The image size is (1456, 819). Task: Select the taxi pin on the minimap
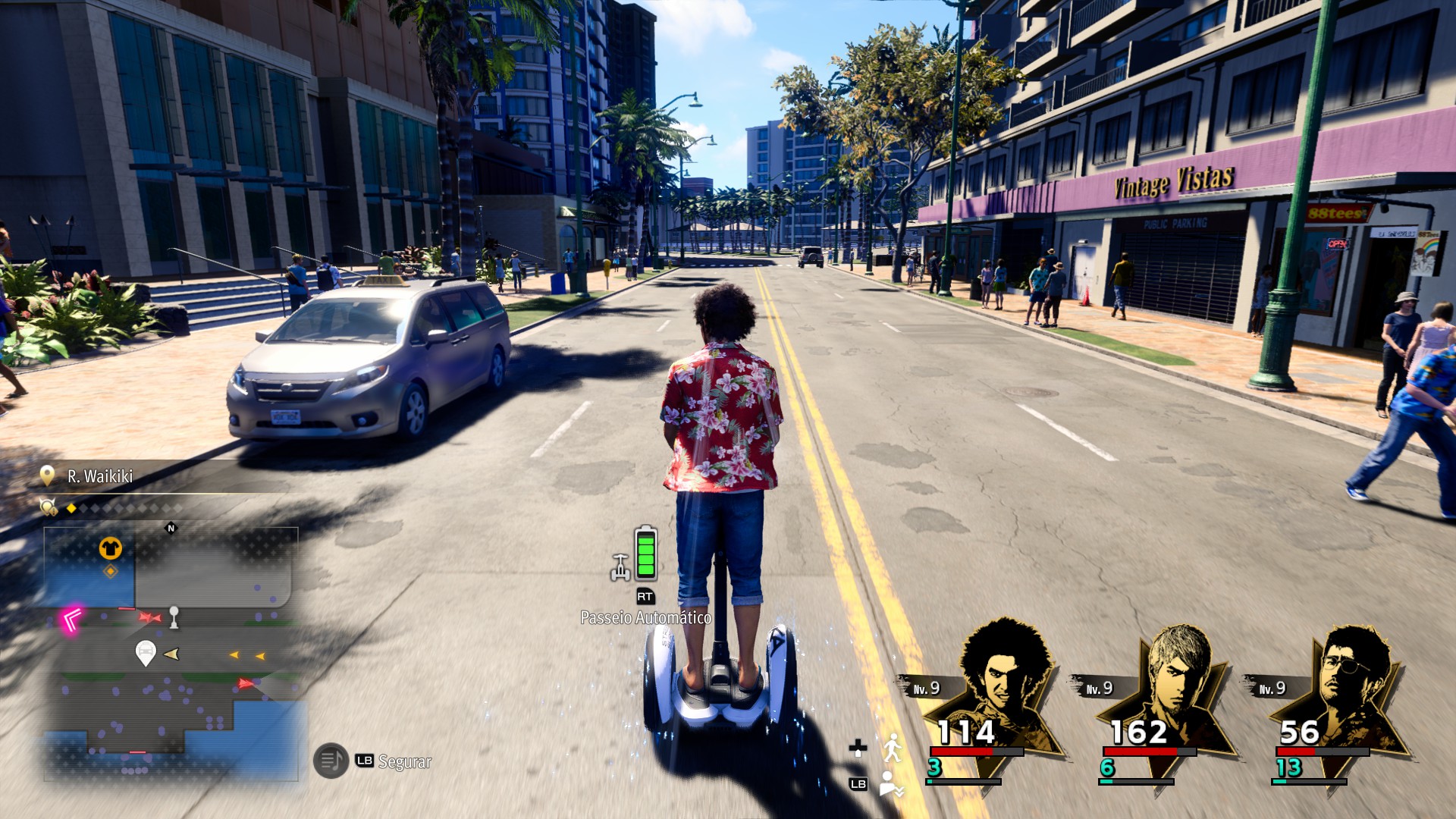click(x=145, y=652)
